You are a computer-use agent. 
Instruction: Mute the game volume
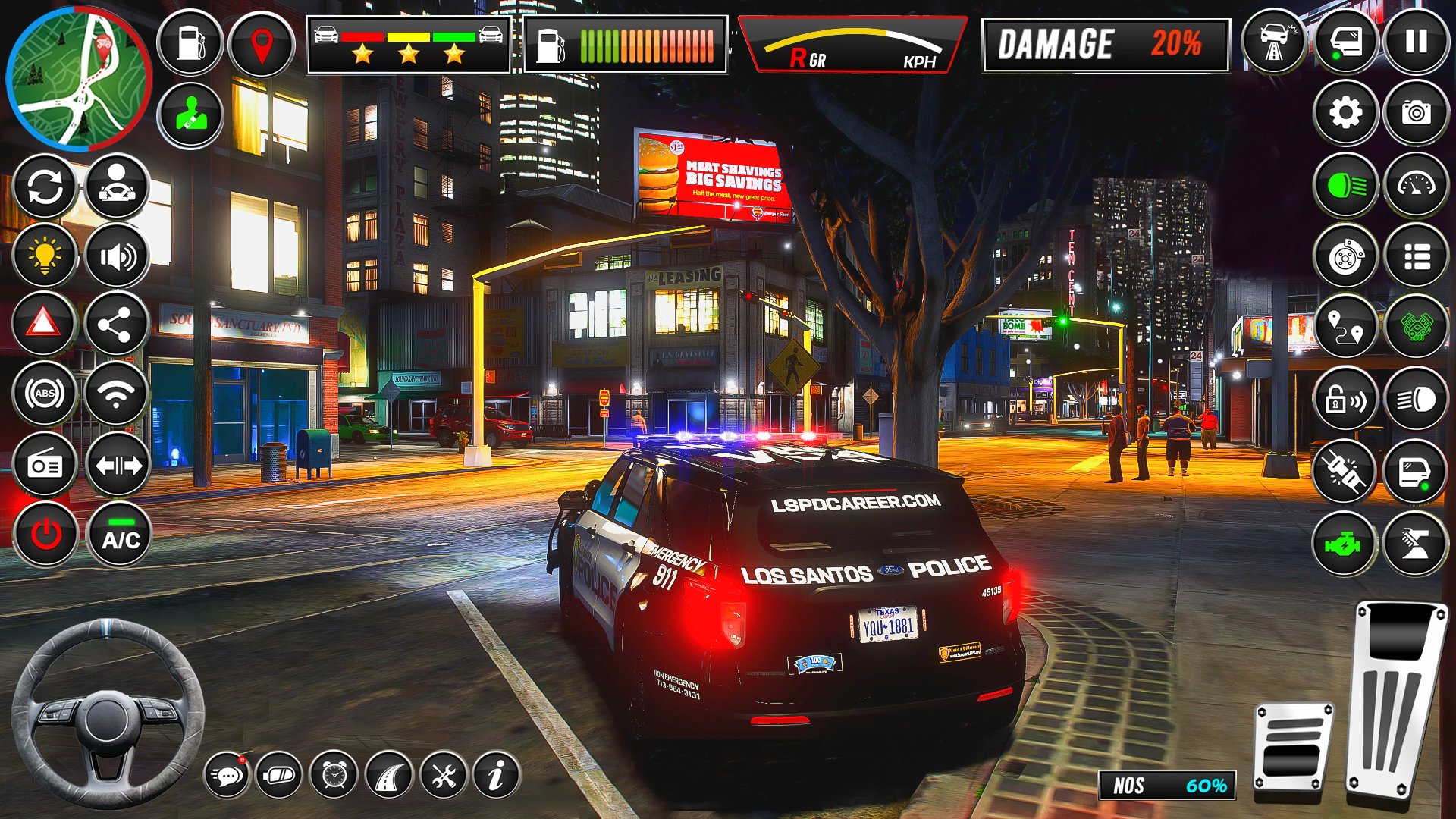click(118, 256)
